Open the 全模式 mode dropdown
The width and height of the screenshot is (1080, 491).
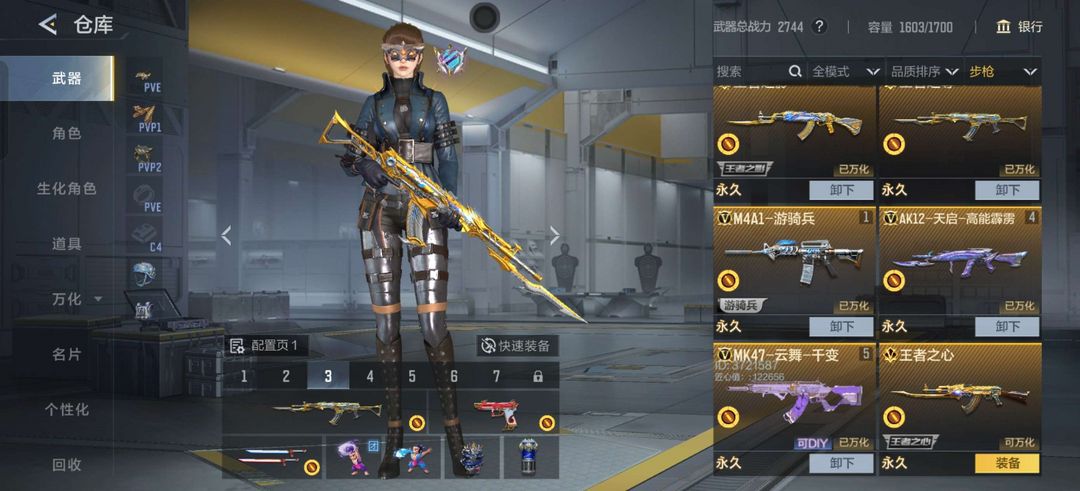[x=845, y=72]
